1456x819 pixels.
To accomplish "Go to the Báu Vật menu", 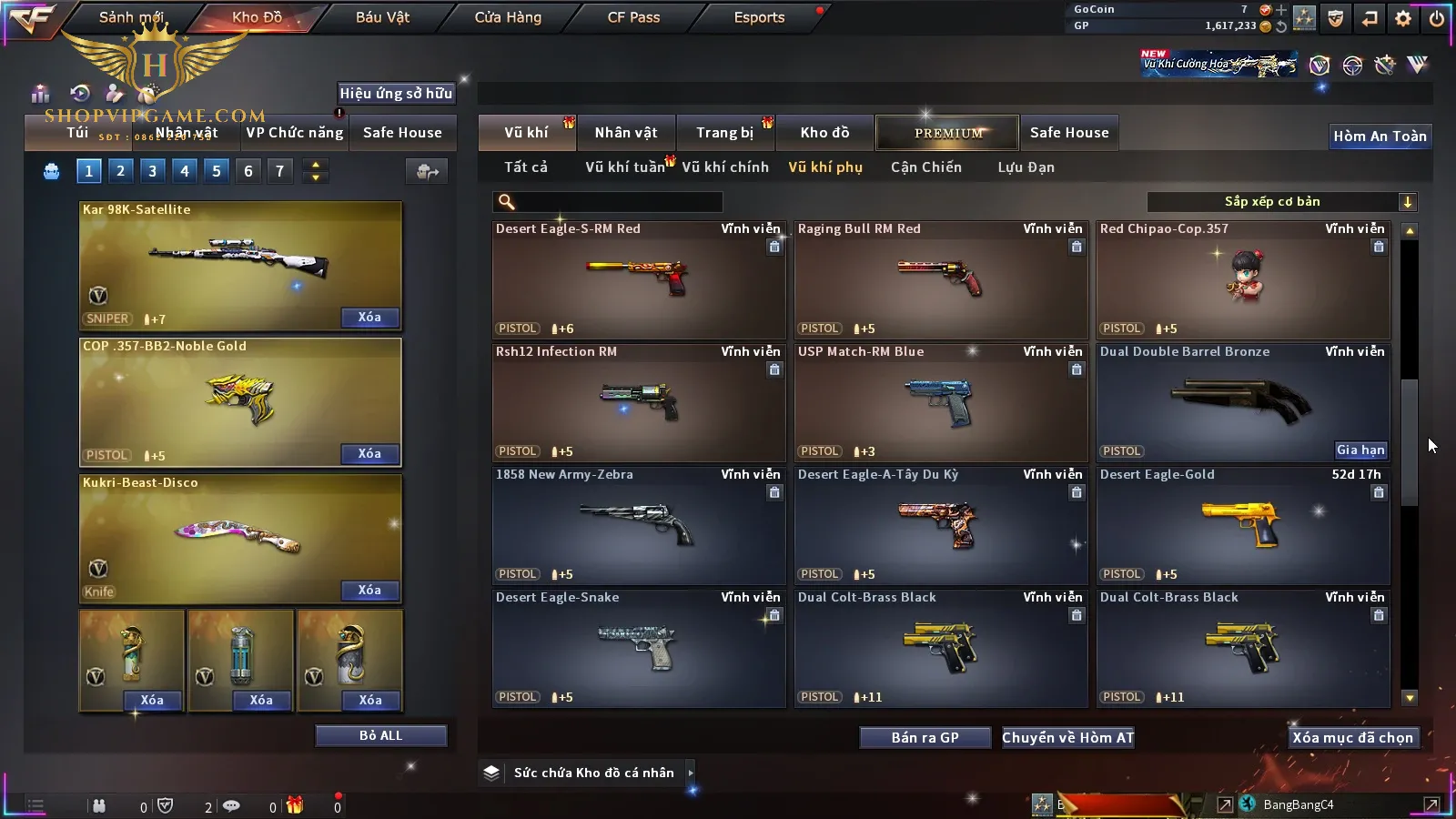I will (382, 17).
